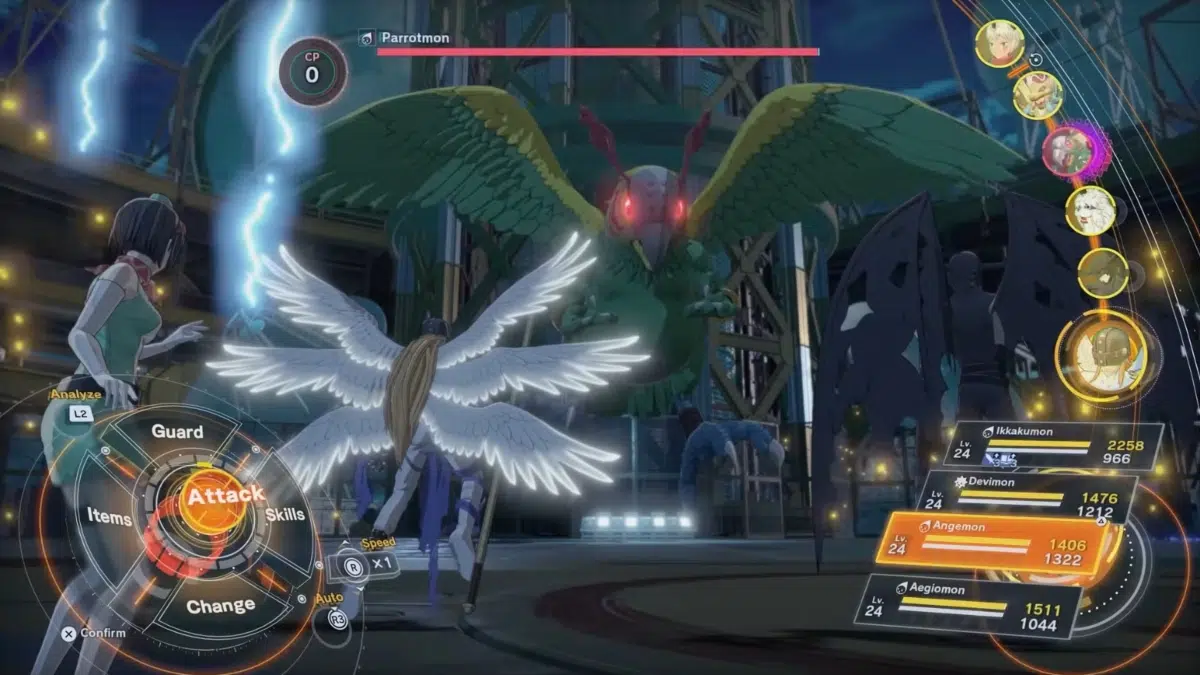
Task: Open the Skills menu
Action: pyautogui.click(x=285, y=514)
